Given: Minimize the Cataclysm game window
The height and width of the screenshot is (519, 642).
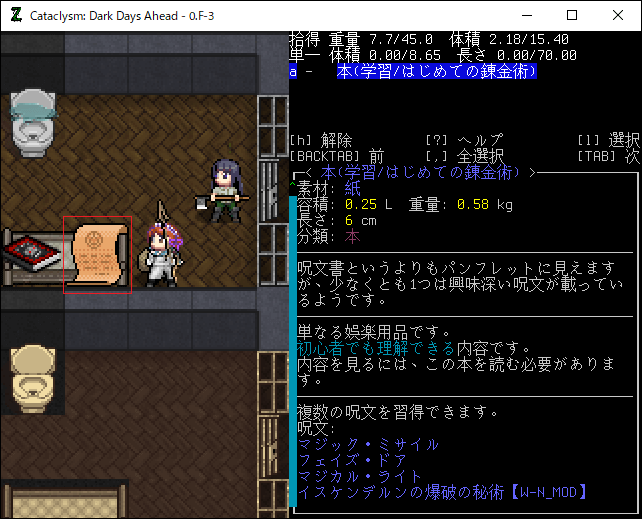Looking at the screenshot, I should click(x=526, y=16).
